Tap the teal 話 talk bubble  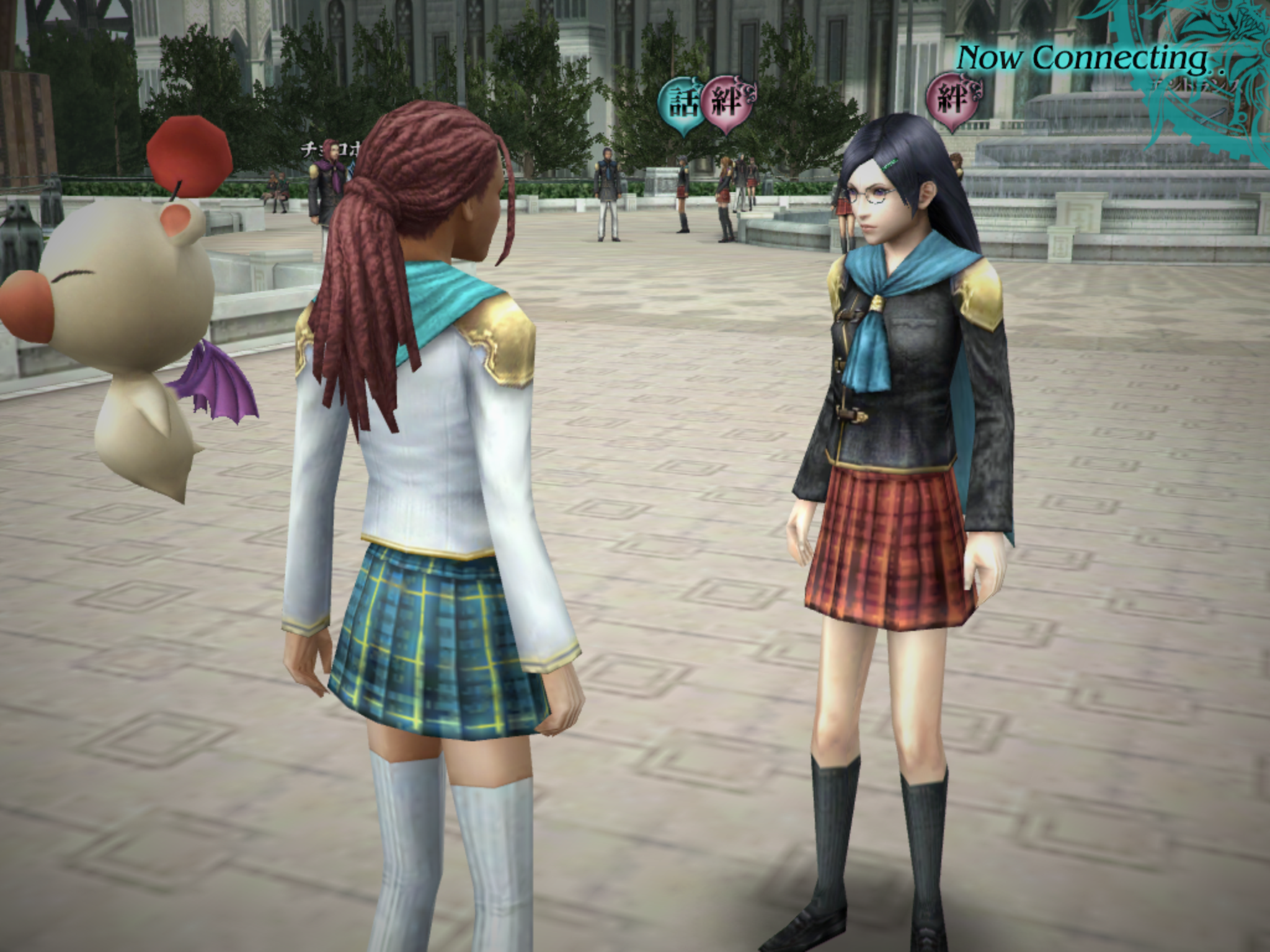pos(681,102)
